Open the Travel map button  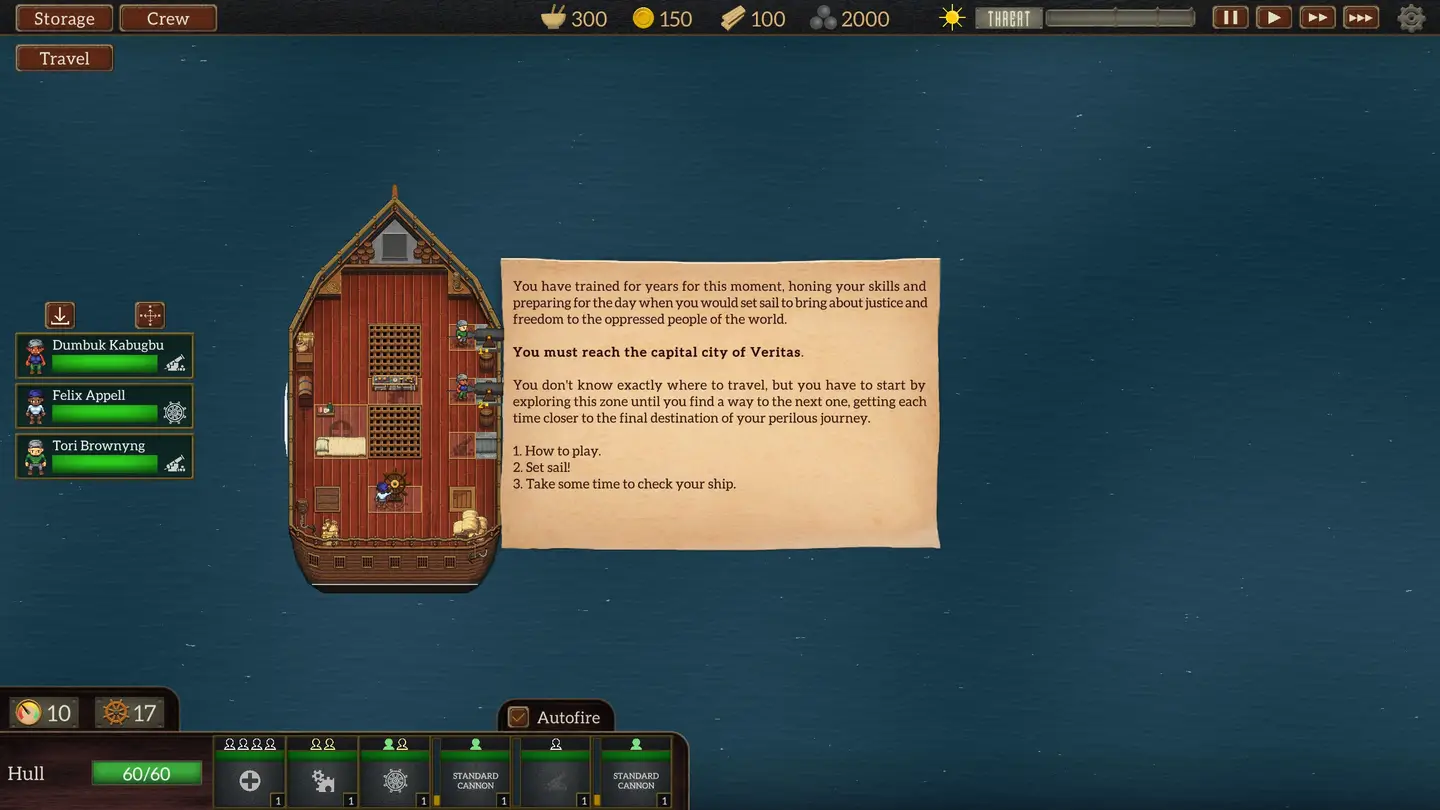(x=64, y=58)
